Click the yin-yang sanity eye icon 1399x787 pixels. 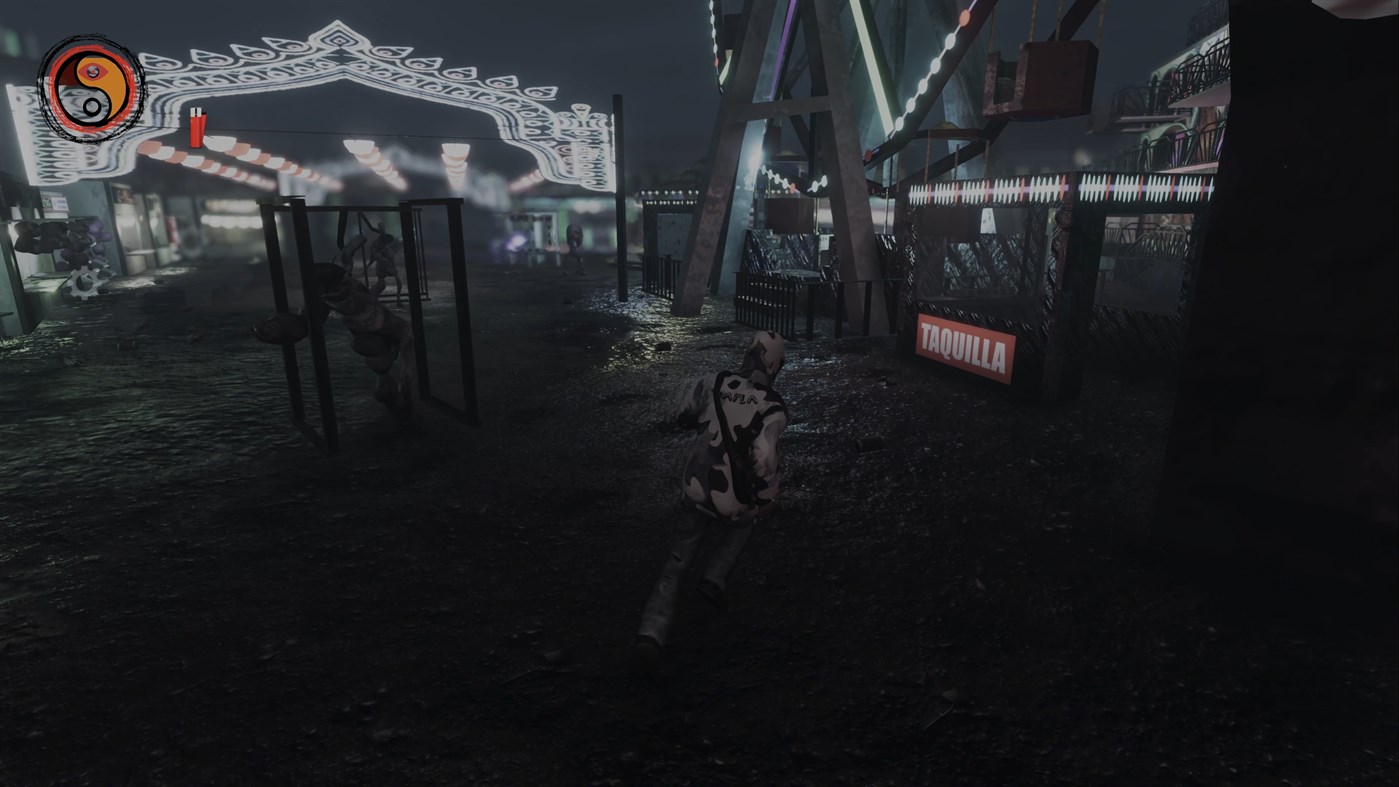click(x=91, y=89)
